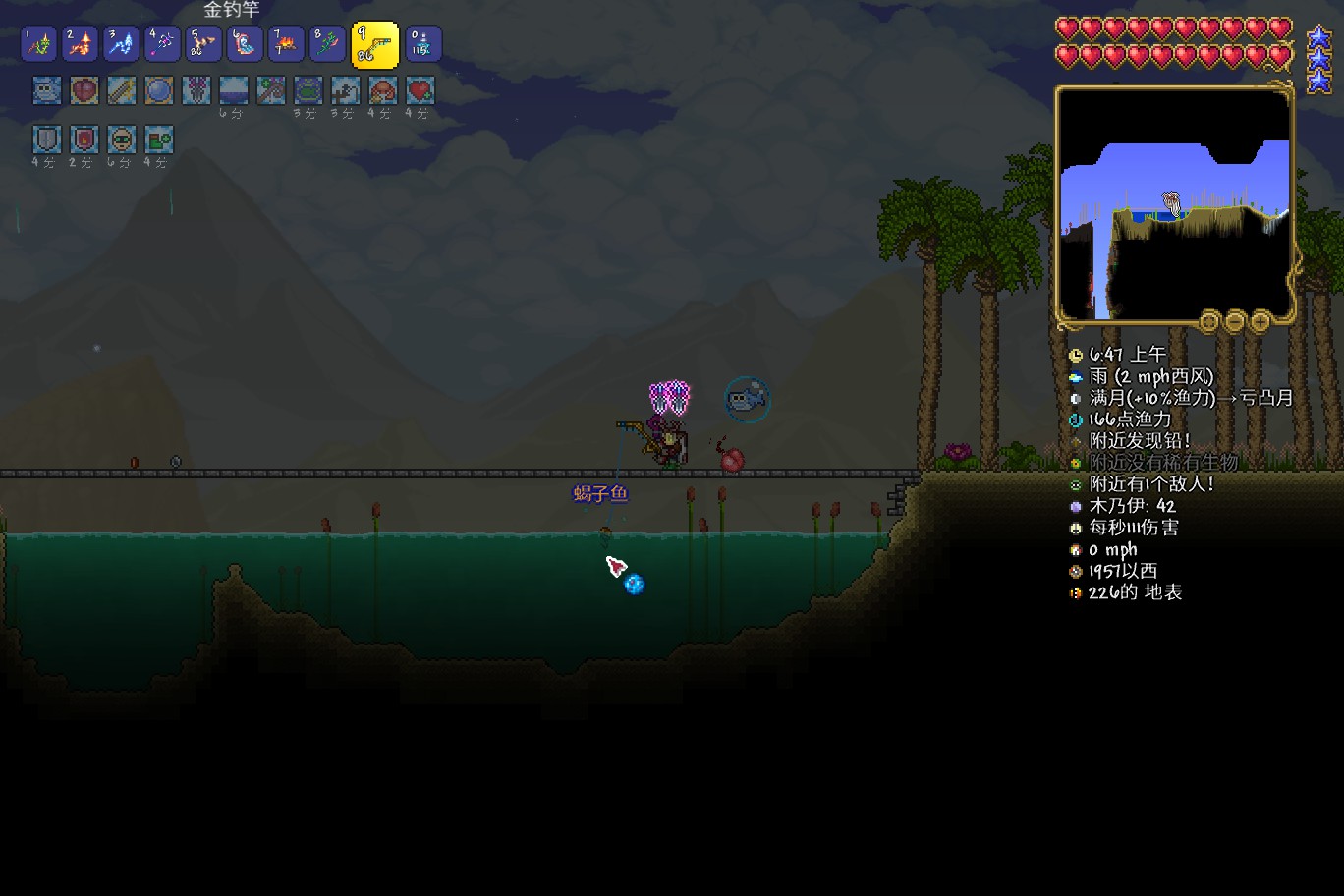Select the golden fishing rod hotbar slot
The width and height of the screenshot is (1344, 896).
pyautogui.click(x=374, y=44)
